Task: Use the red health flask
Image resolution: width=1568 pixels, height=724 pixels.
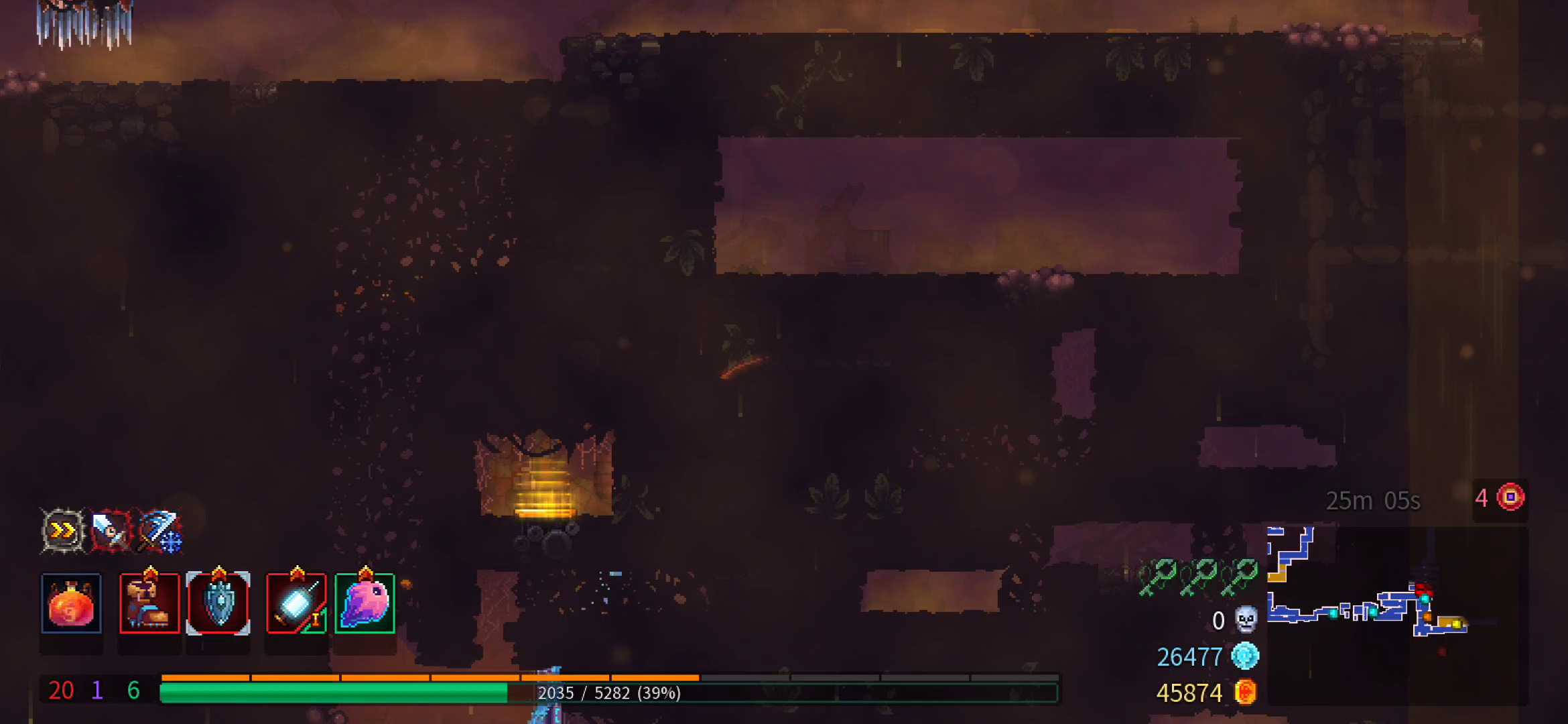Action: point(71,603)
